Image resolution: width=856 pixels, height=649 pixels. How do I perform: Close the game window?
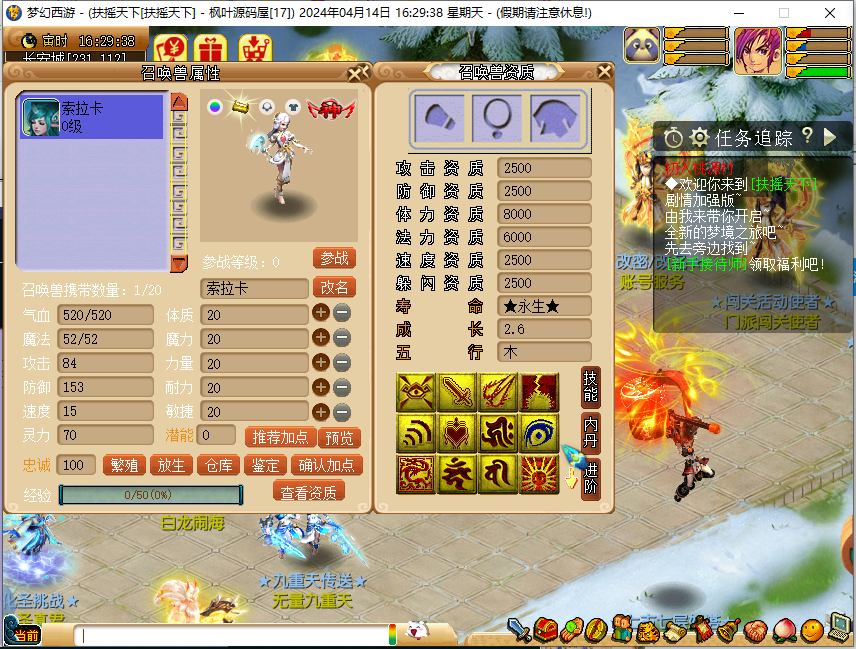click(x=831, y=13)
